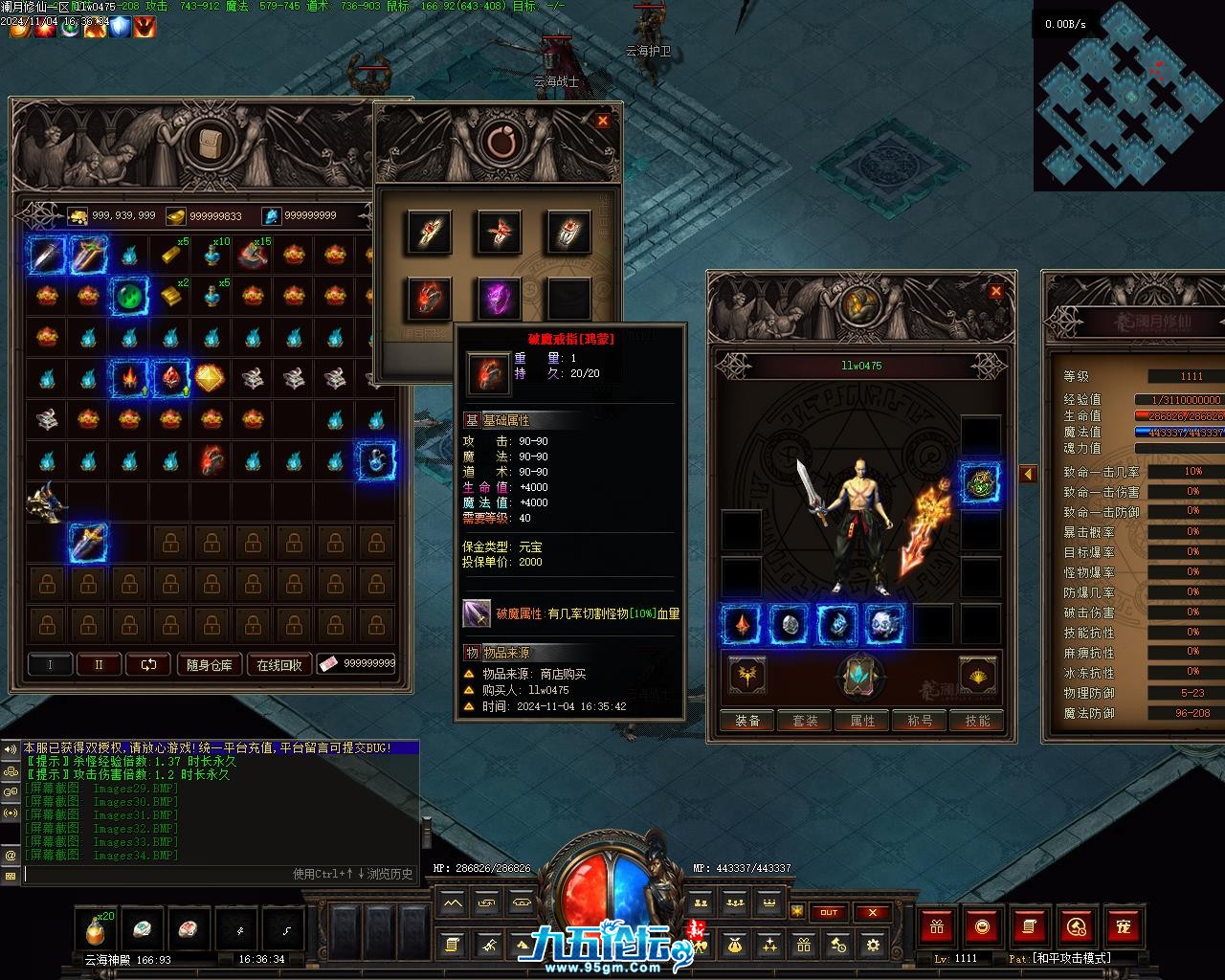Sort the bag with the swap-arrows button
1225x980 pixels.
coord(148,664)
